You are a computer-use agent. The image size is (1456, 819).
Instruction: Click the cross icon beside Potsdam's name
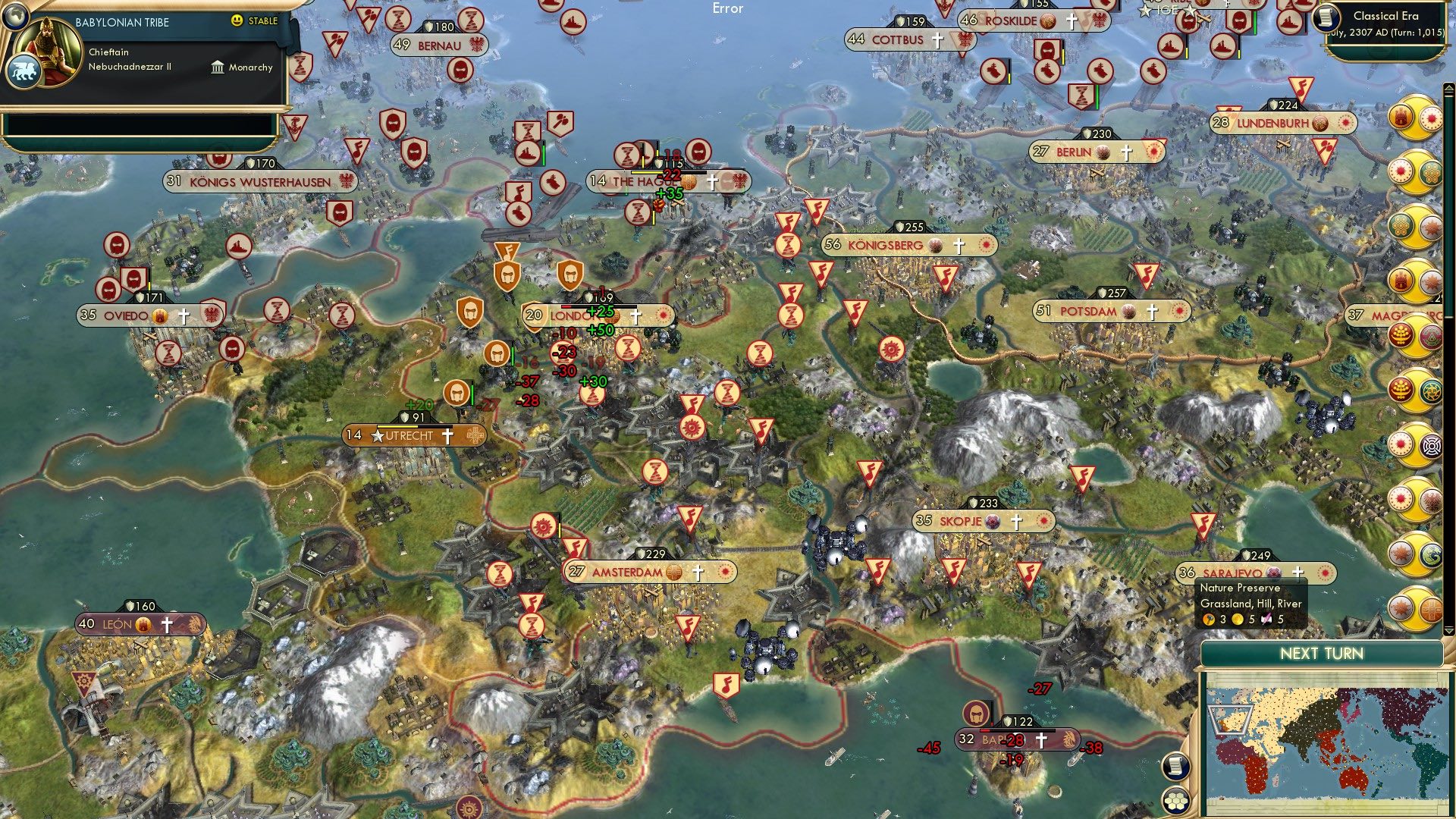1153,312
